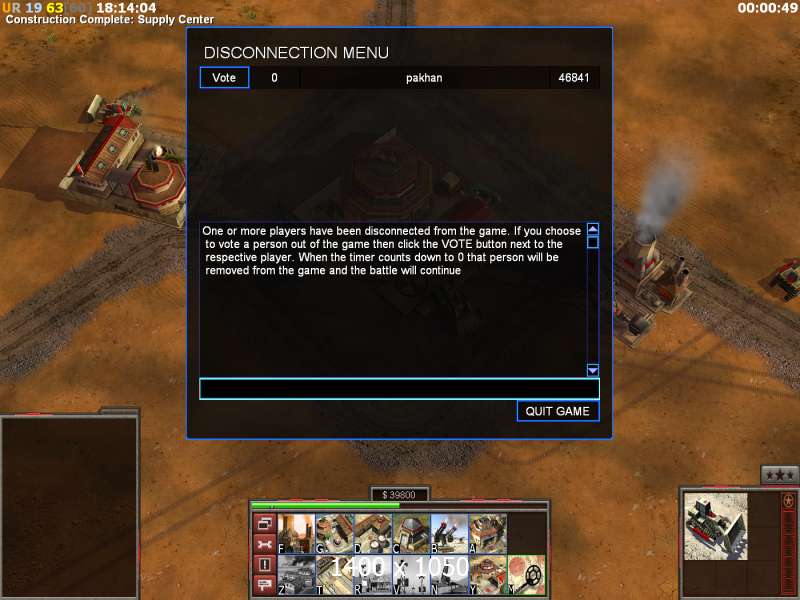Click the red overlapping-windows button
Viewport: 800px width, 600px height.
click(264, 523)
